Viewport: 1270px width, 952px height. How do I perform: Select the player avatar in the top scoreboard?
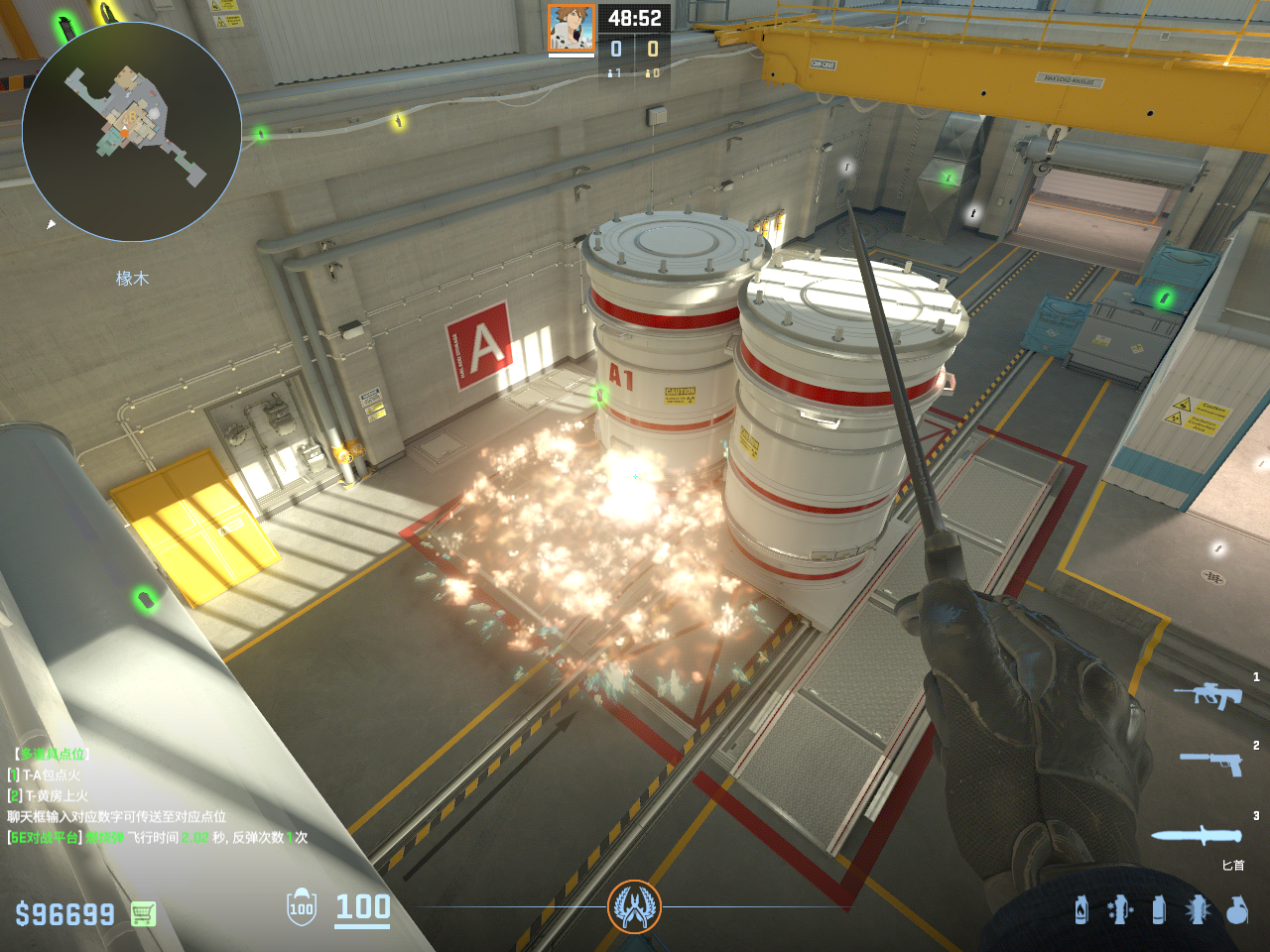pos(571,29)
